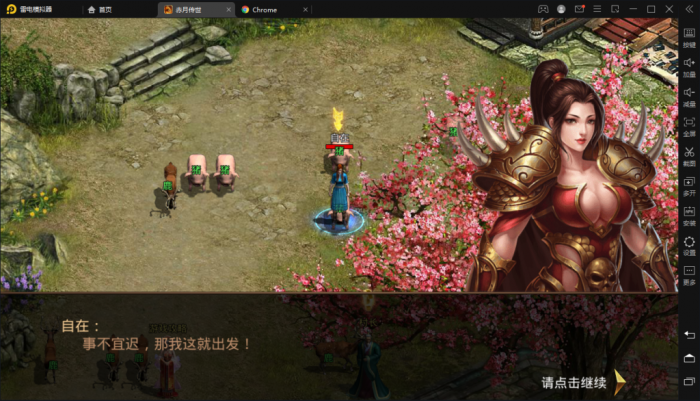
Task: Close the emulator window
Action: [x=670, y=9]
